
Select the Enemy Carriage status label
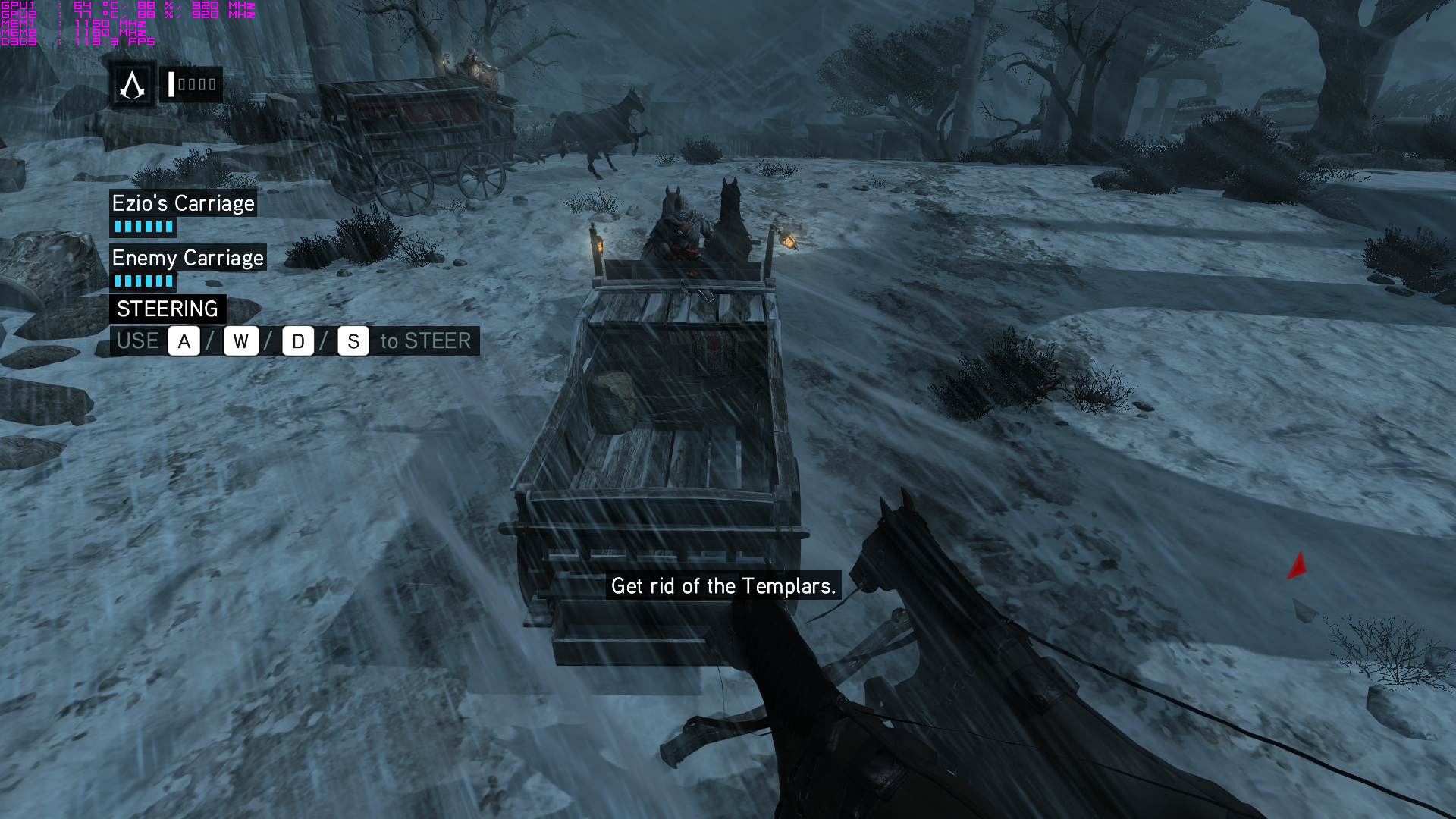pos(187,258)
